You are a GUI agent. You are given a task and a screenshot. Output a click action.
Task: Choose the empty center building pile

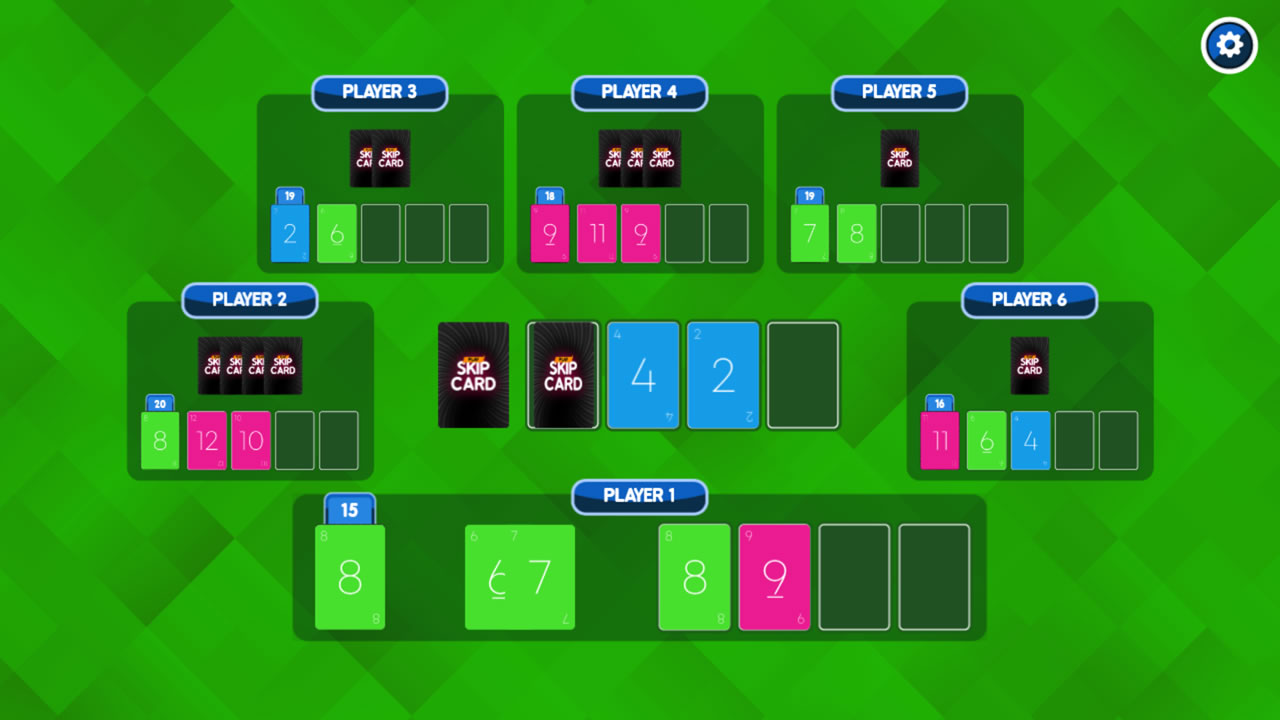coord(803,375)
